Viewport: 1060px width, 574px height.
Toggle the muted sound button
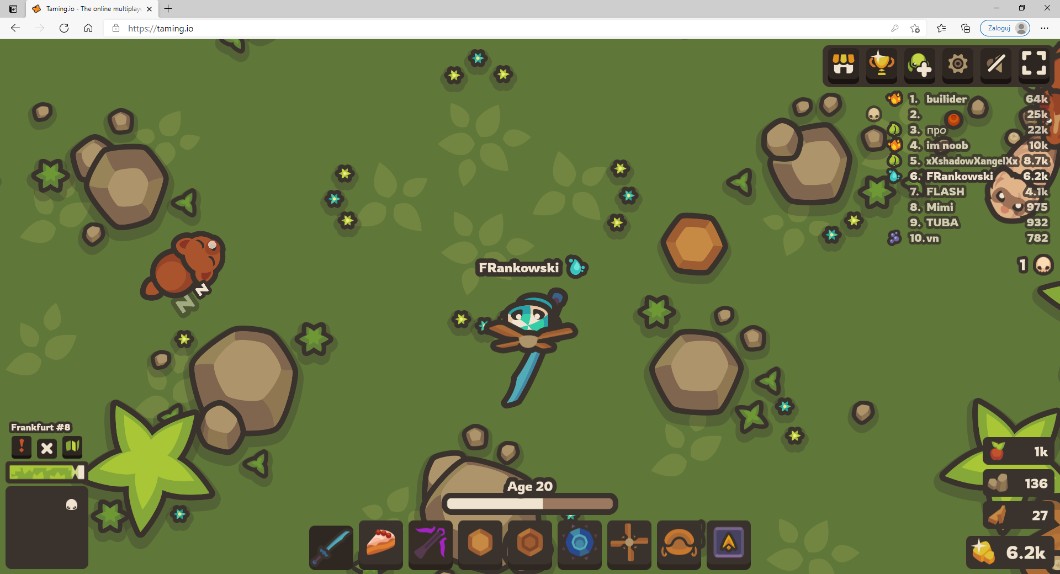pyautogui.click(x=995, y=65)
